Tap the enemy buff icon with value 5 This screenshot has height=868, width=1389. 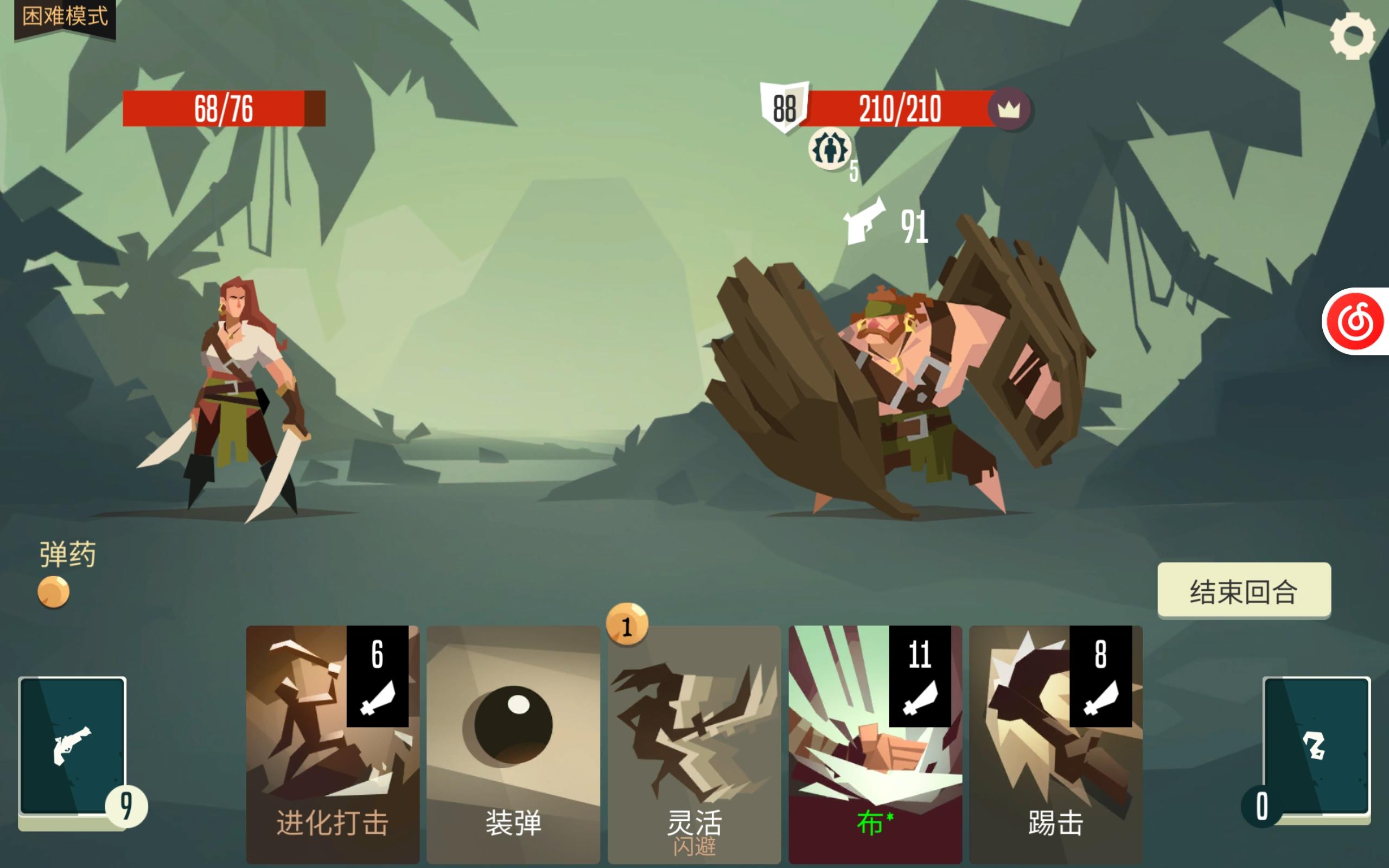pyautogui.click(x=830, y=148)
